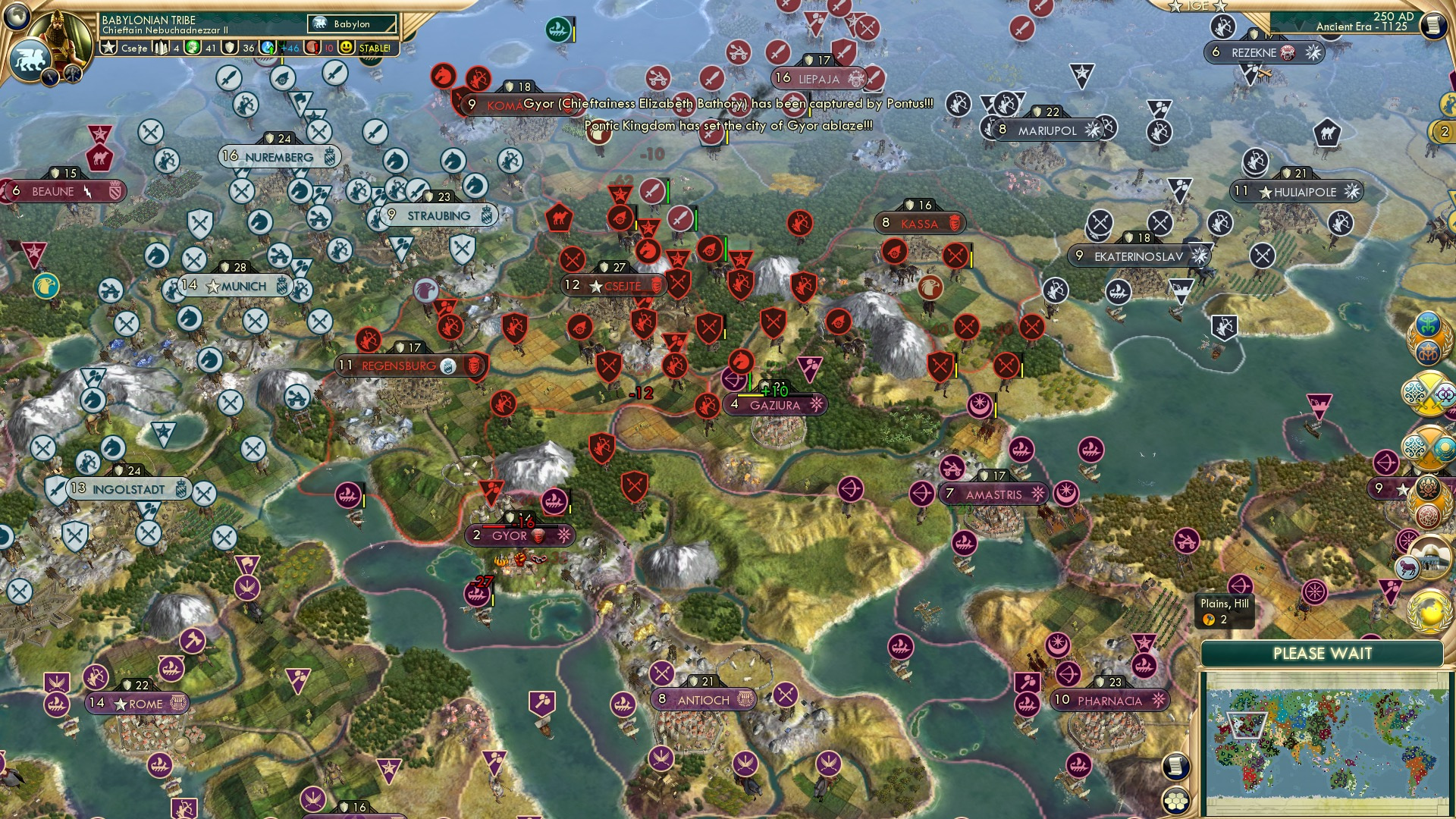Click the gold coin icon showing 41

[x=194, y=48]
